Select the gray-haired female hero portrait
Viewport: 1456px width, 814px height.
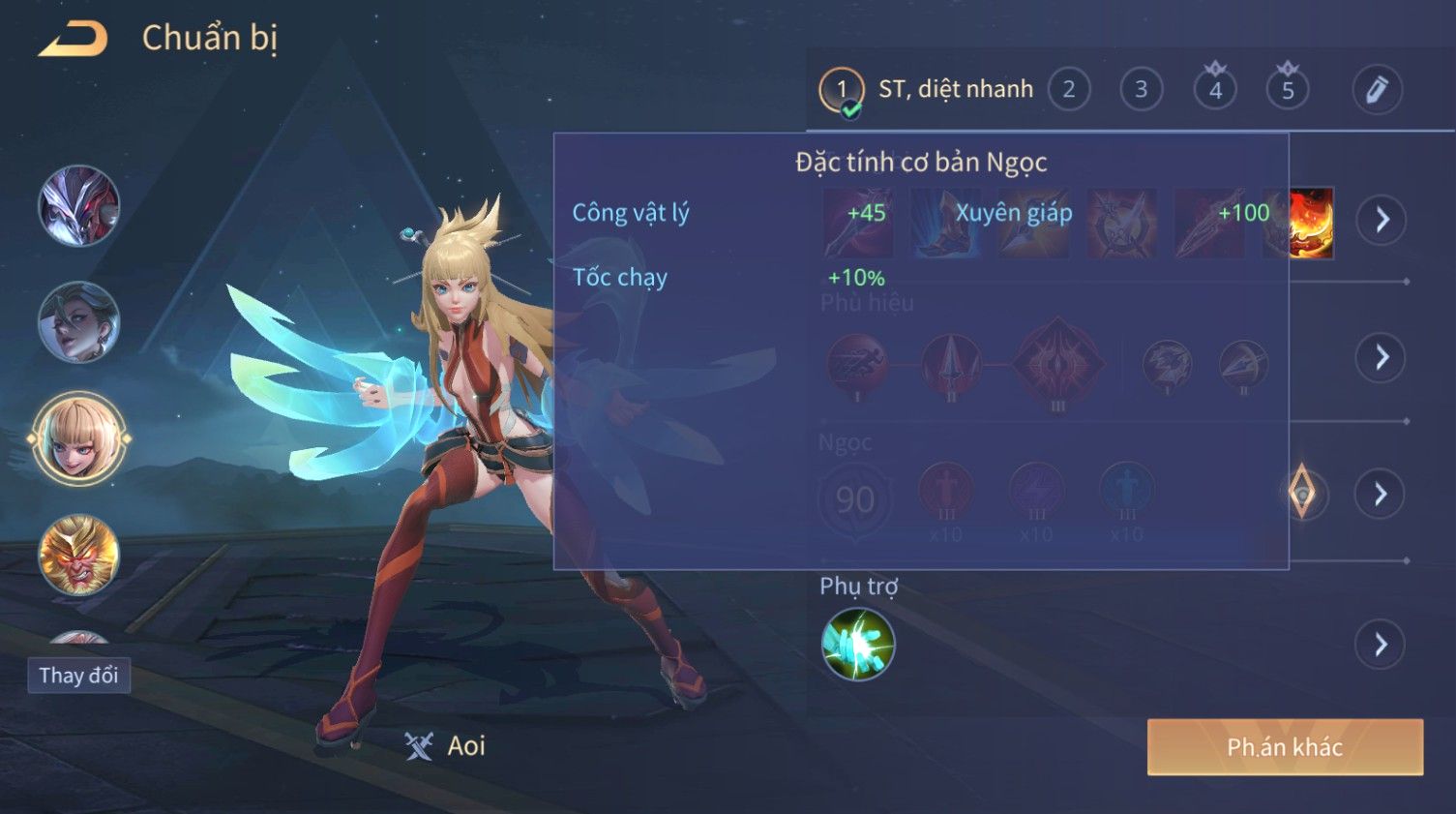[x=79, y=322]
